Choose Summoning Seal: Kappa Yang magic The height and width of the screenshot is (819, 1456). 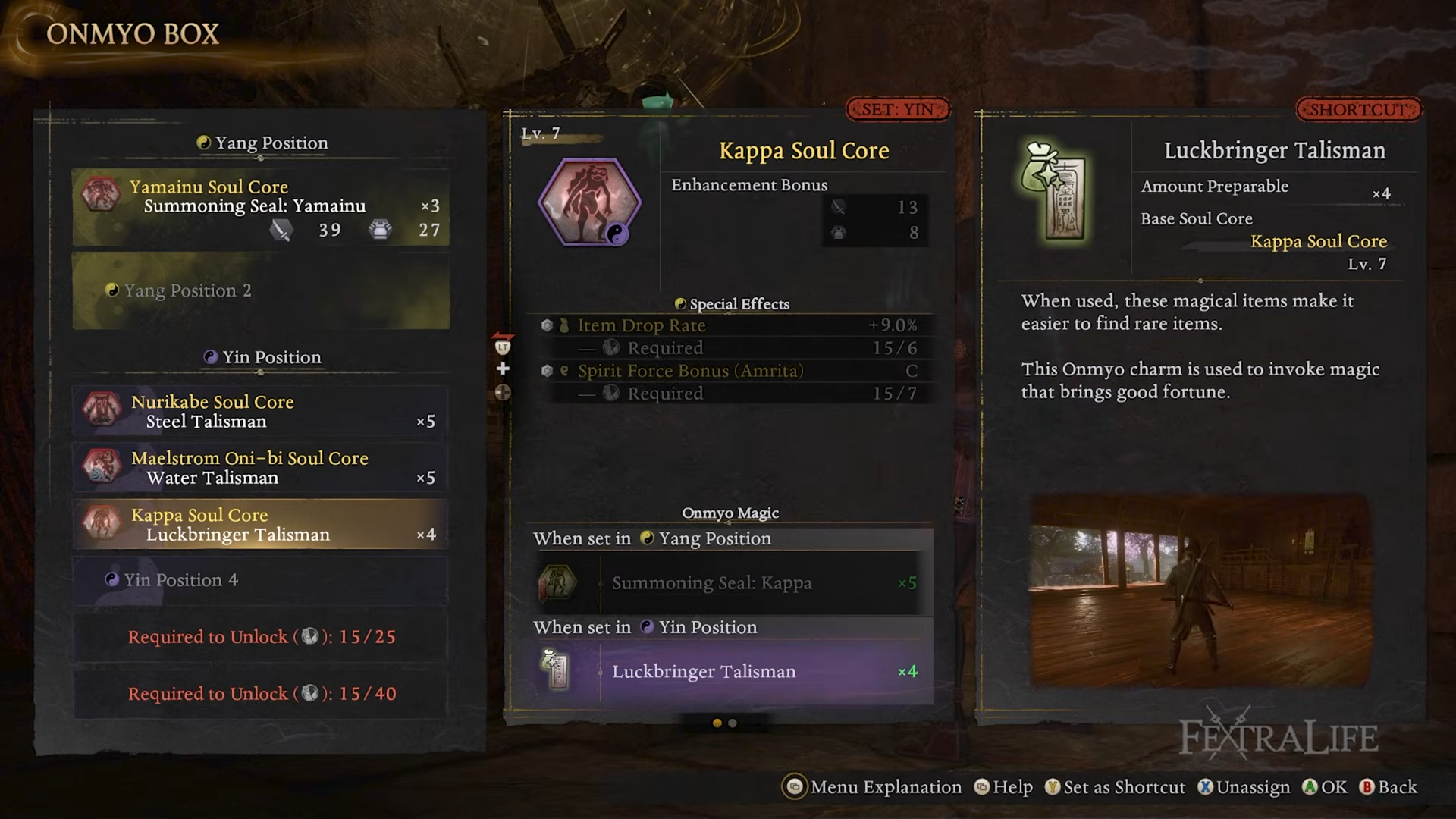pos(728,583)
